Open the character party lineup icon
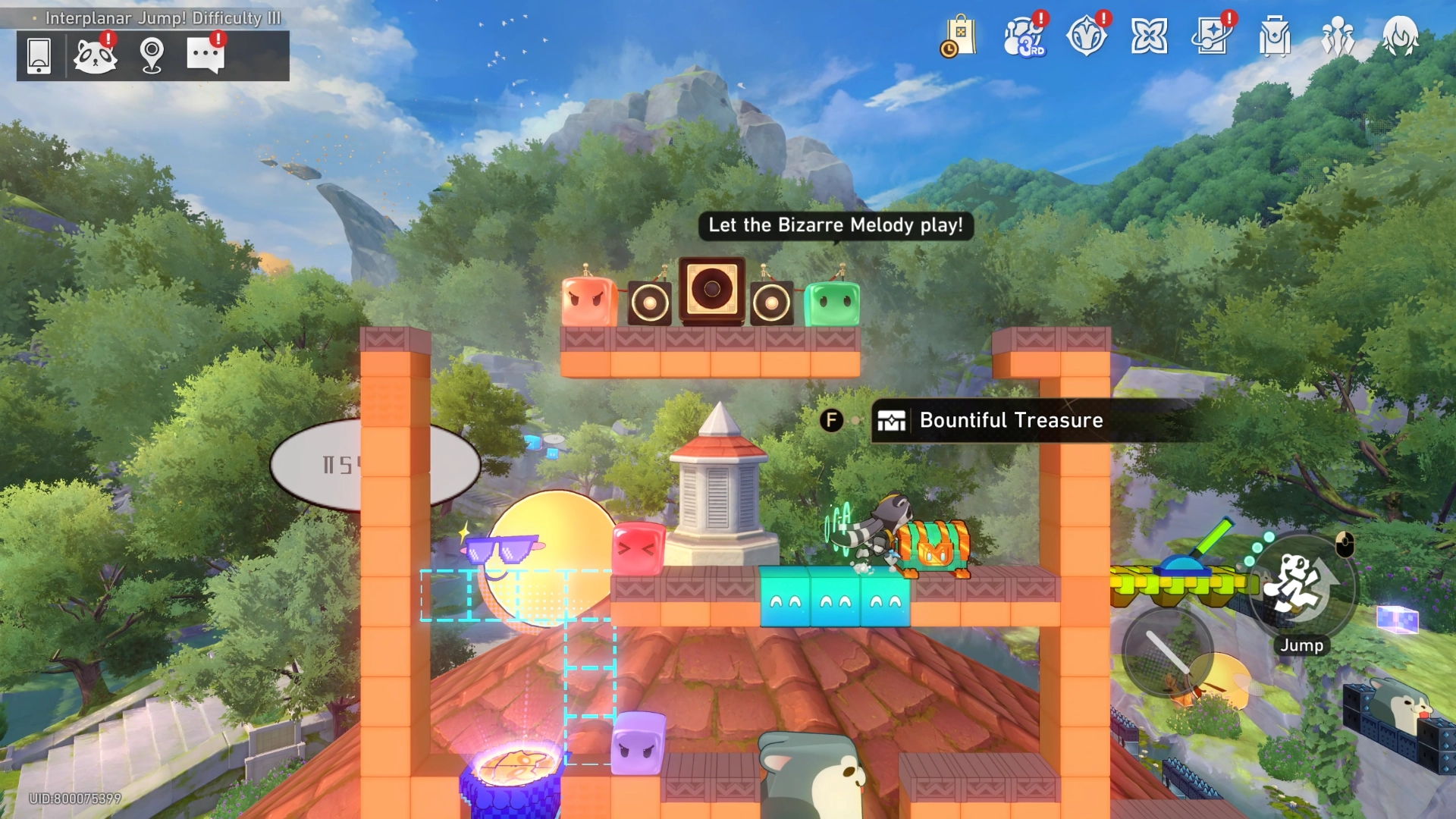 click(x=1338, y=36)
